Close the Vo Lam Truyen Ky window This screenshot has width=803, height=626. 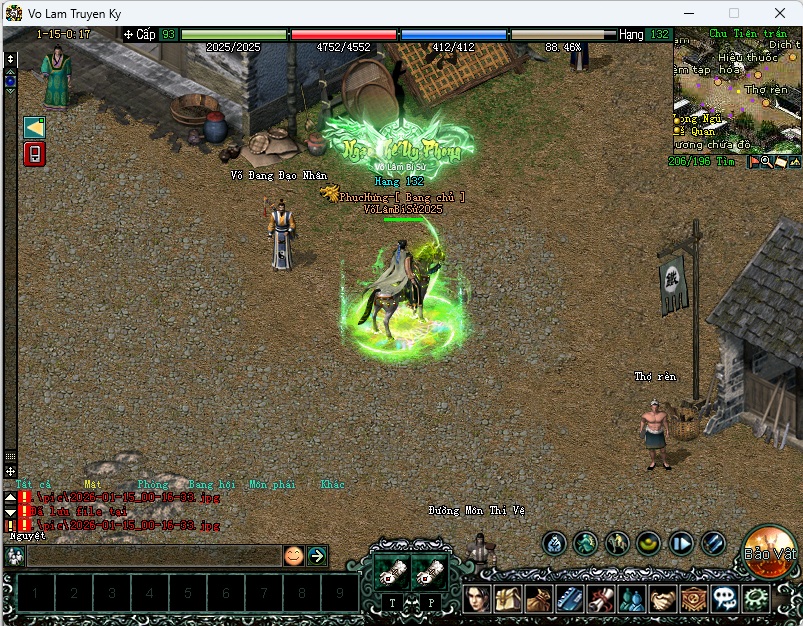[x=779, y=13]
